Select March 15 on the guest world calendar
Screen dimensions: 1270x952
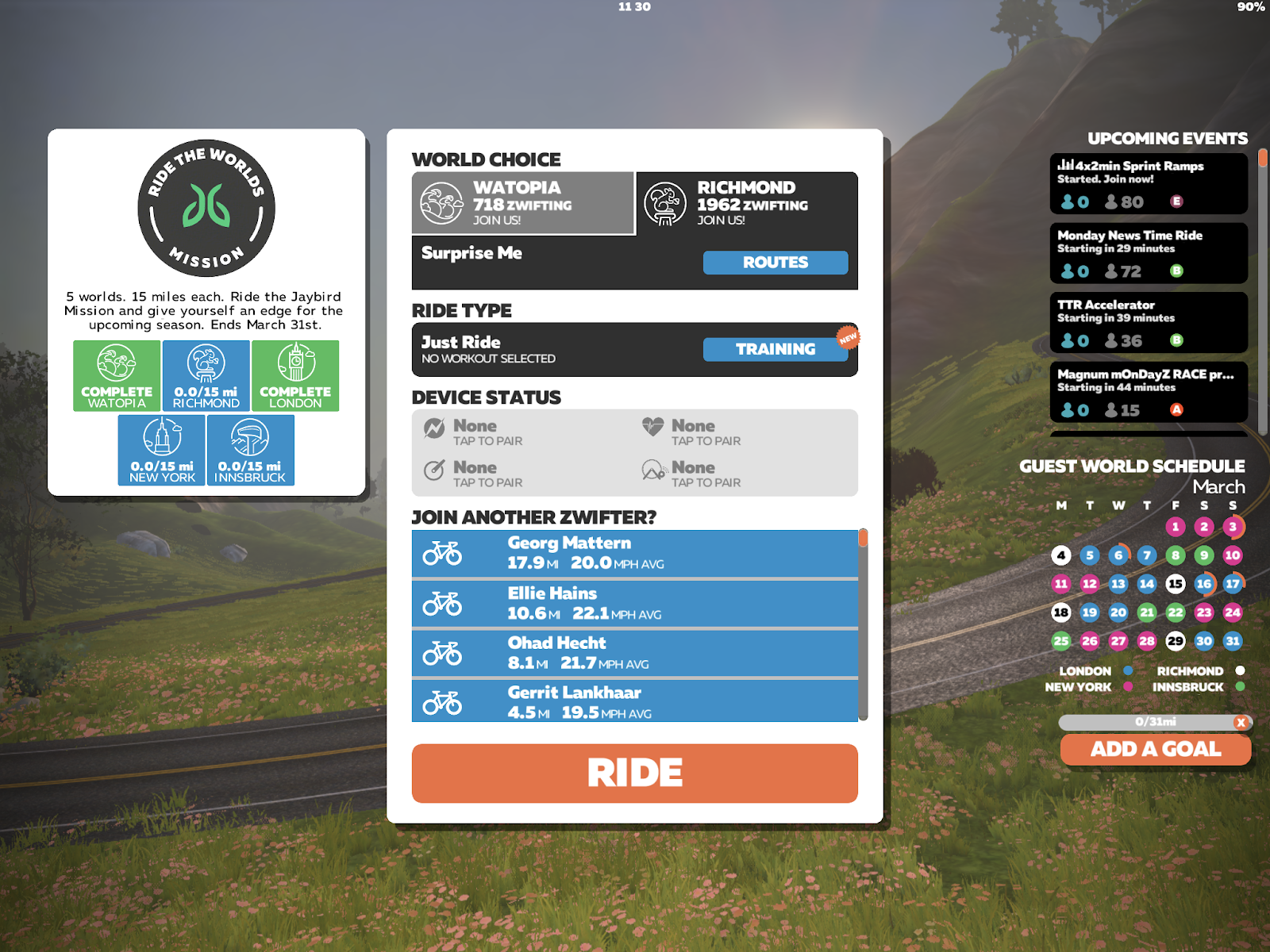(x=1175, y=583)
